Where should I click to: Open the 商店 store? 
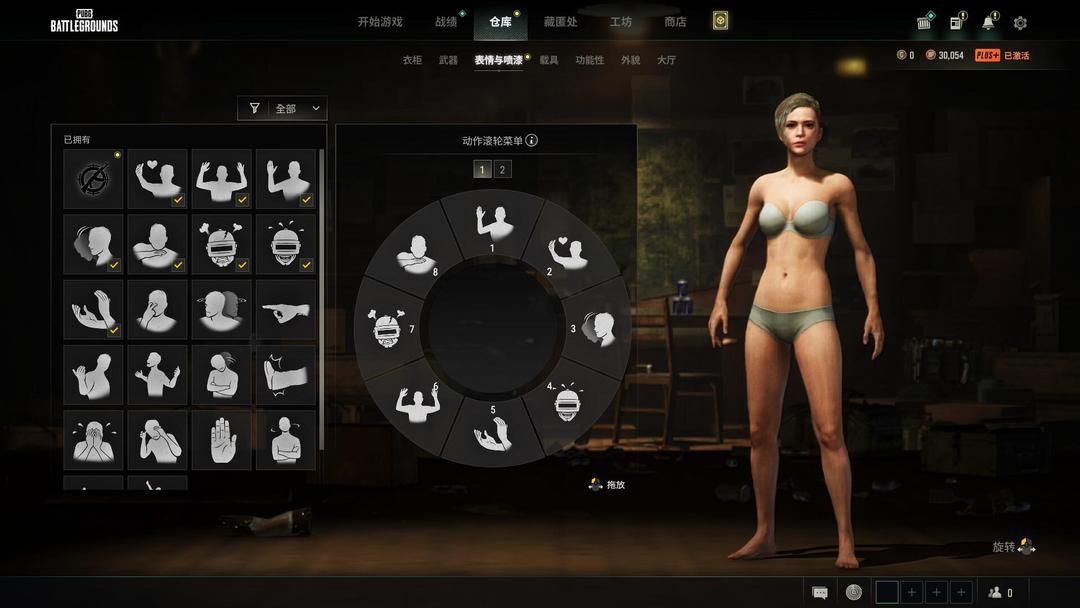(x=676, y=22)
